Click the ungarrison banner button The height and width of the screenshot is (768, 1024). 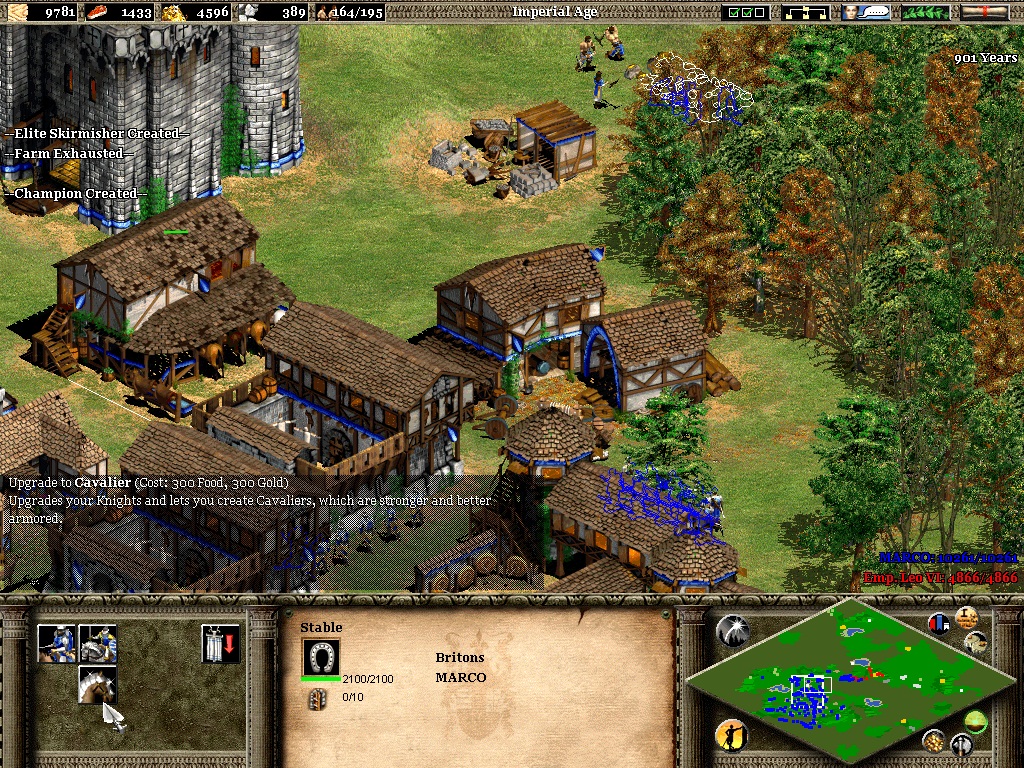click(219, 643)
